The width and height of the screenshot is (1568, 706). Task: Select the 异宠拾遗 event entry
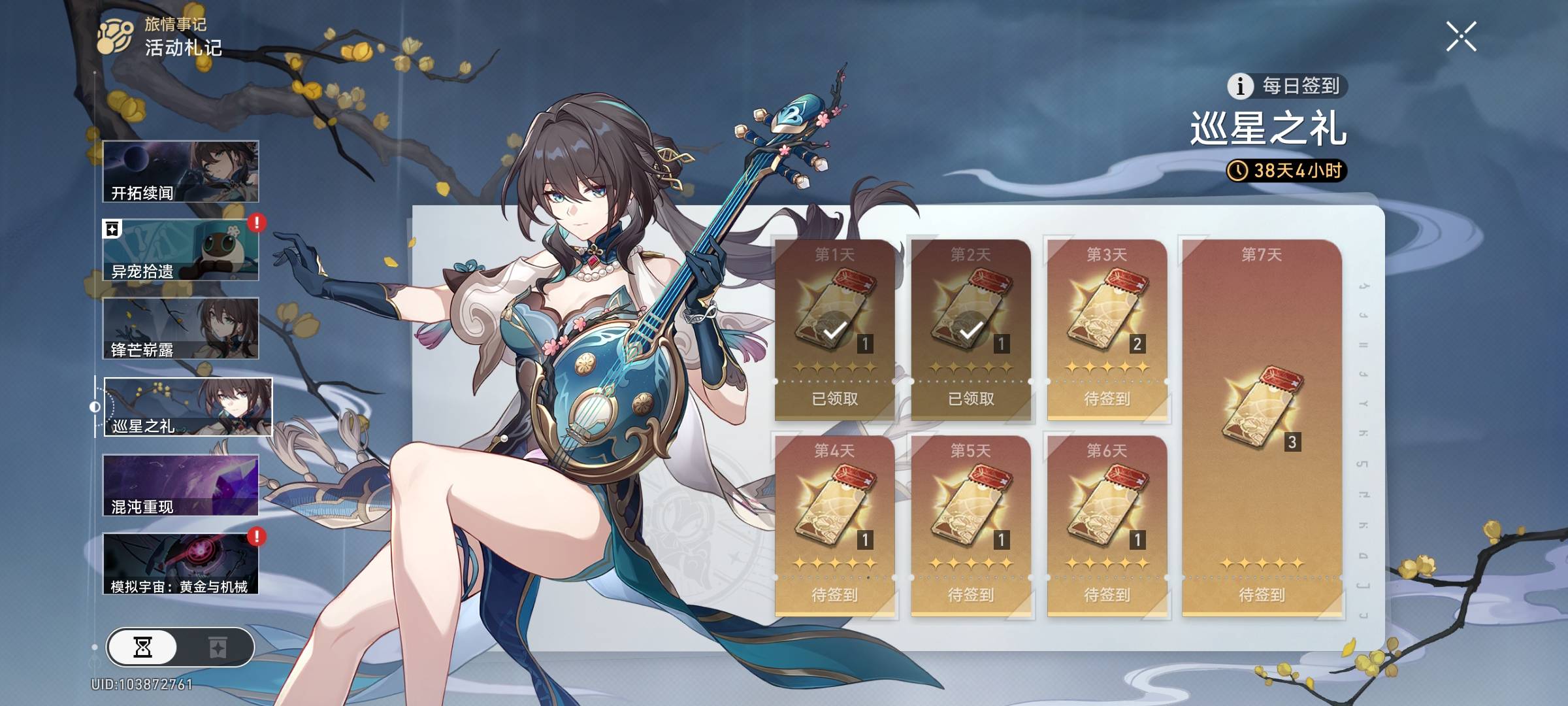(181, 250)
